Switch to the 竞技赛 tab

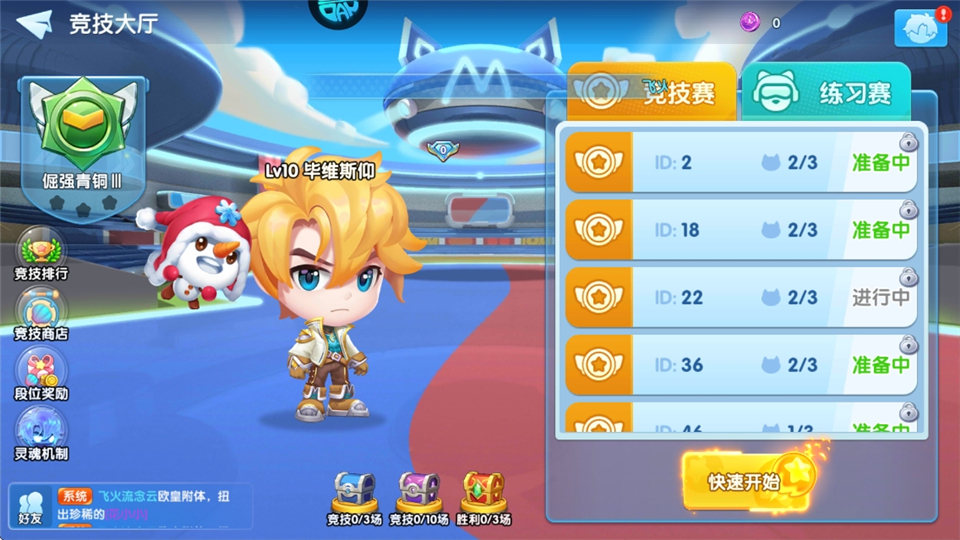point(652,93)
